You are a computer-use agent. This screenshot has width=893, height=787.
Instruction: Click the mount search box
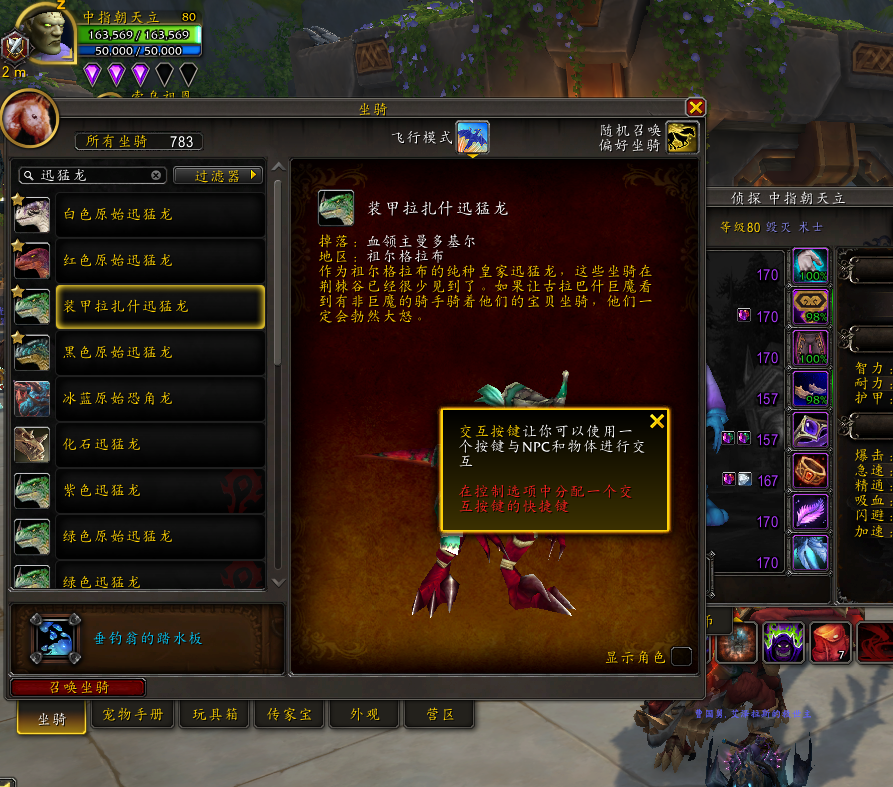coord(92,175)
